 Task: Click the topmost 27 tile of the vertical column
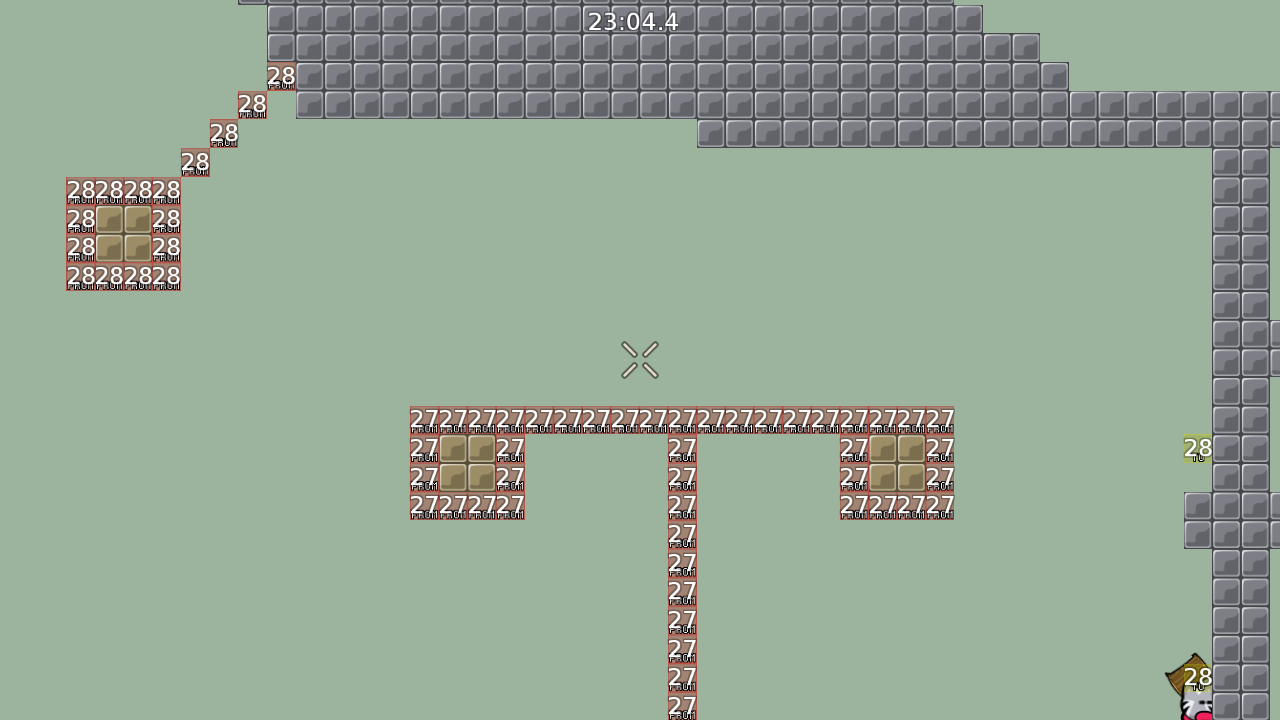681,446
